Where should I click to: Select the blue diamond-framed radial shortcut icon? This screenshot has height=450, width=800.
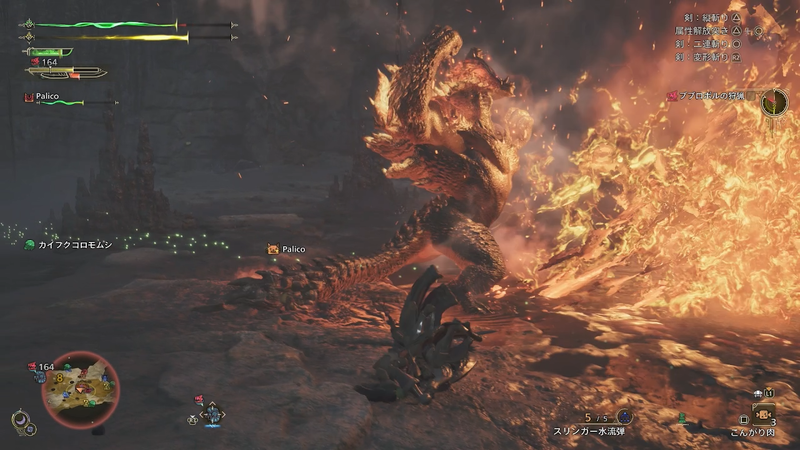tap(212, 413)
